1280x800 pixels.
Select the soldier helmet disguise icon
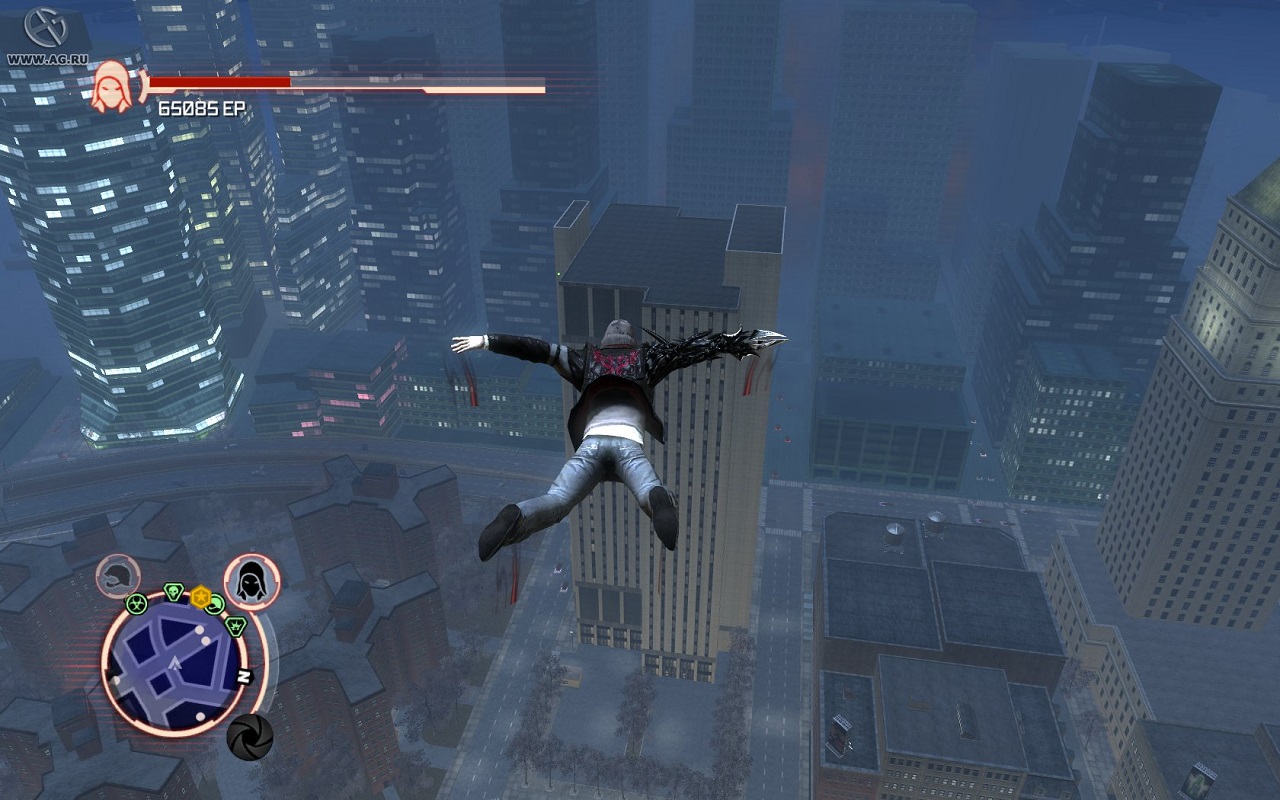(118, 577)
